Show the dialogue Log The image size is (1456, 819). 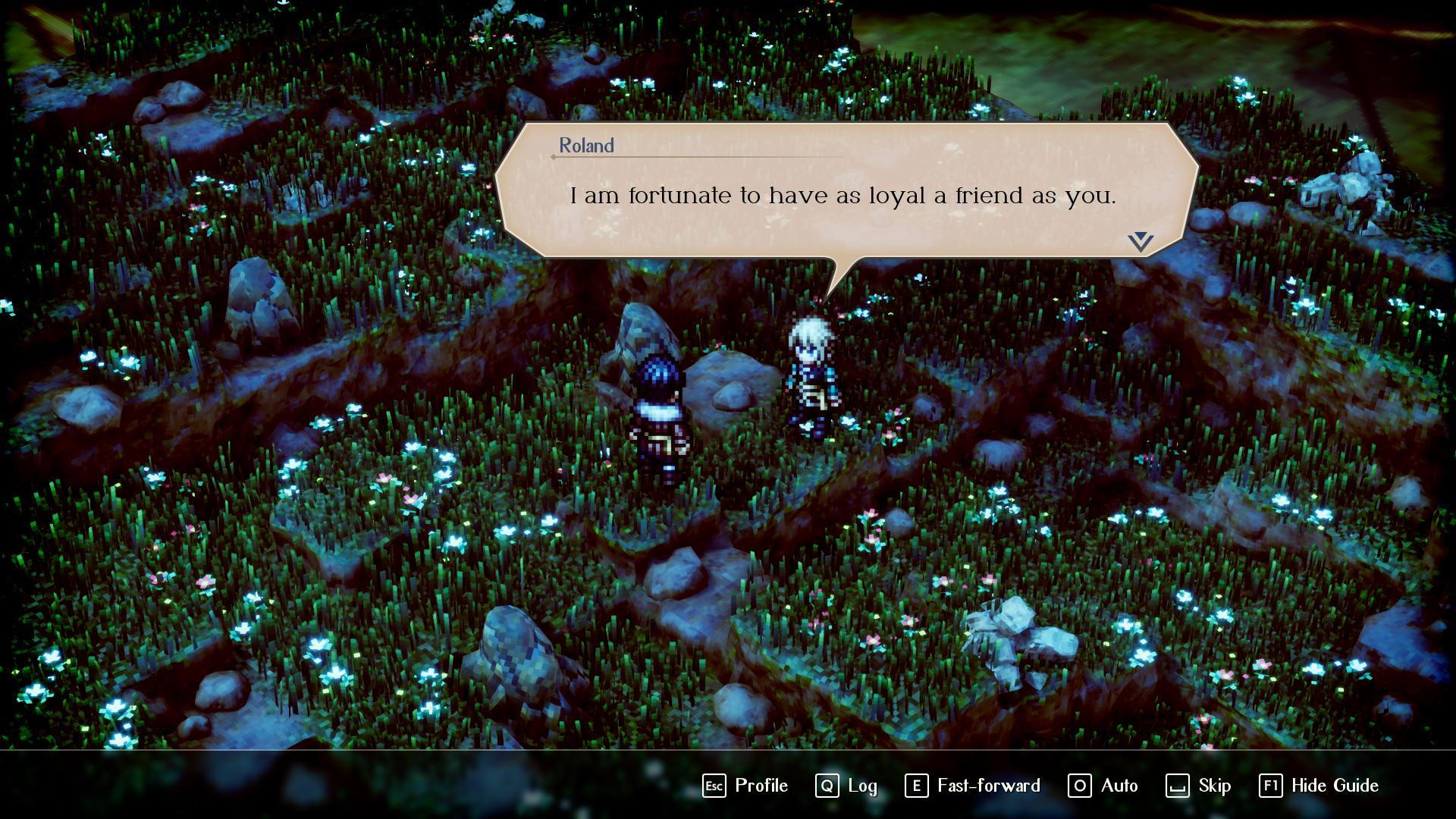846,786
